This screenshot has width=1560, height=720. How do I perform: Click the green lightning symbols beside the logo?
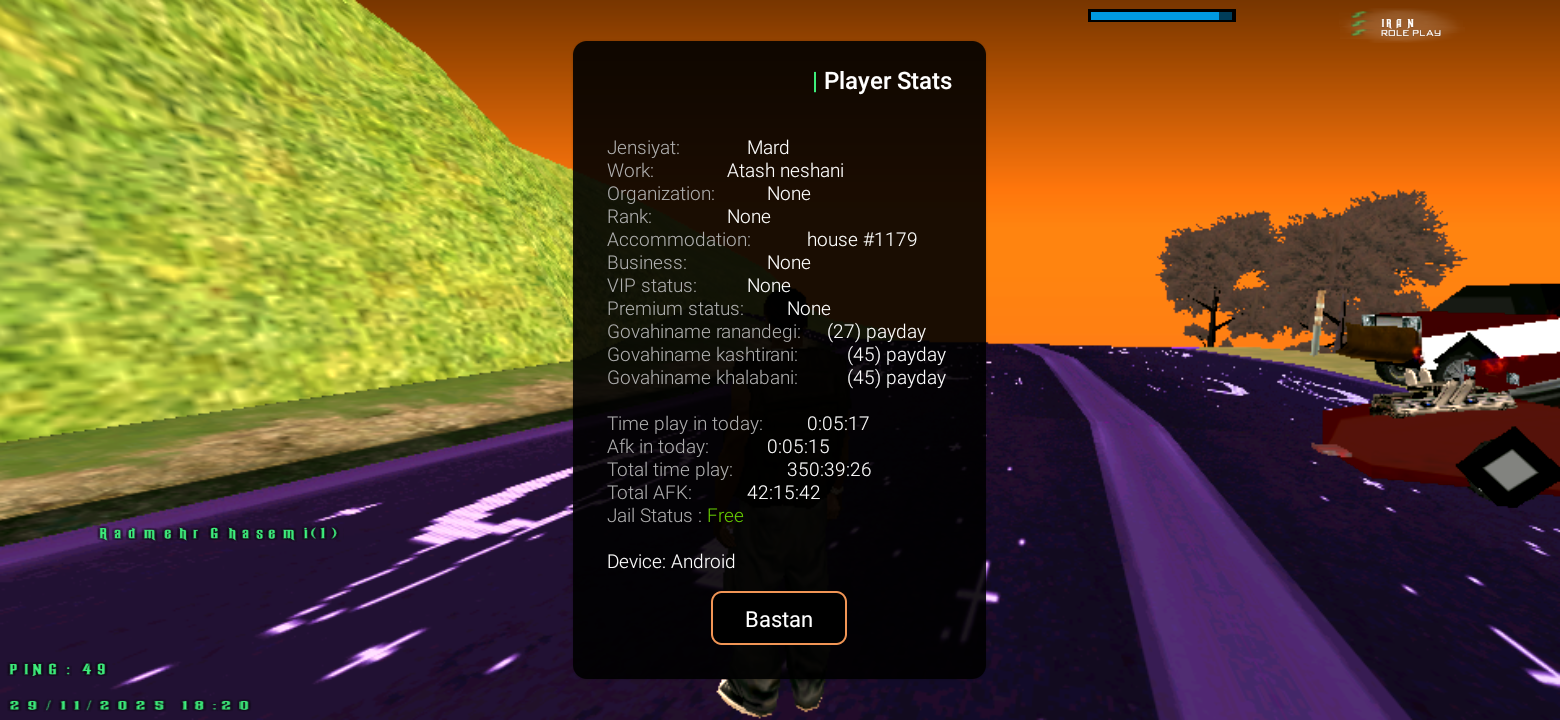[x=1359, y=24]
